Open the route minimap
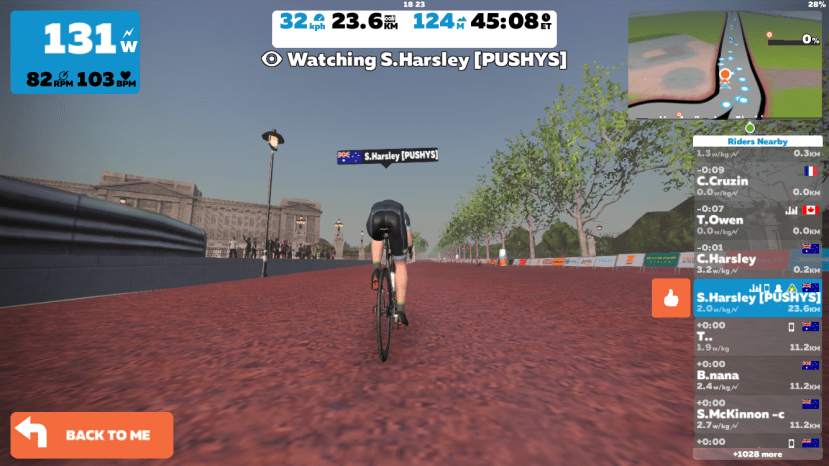829x466 pixels. click(724, 65)
